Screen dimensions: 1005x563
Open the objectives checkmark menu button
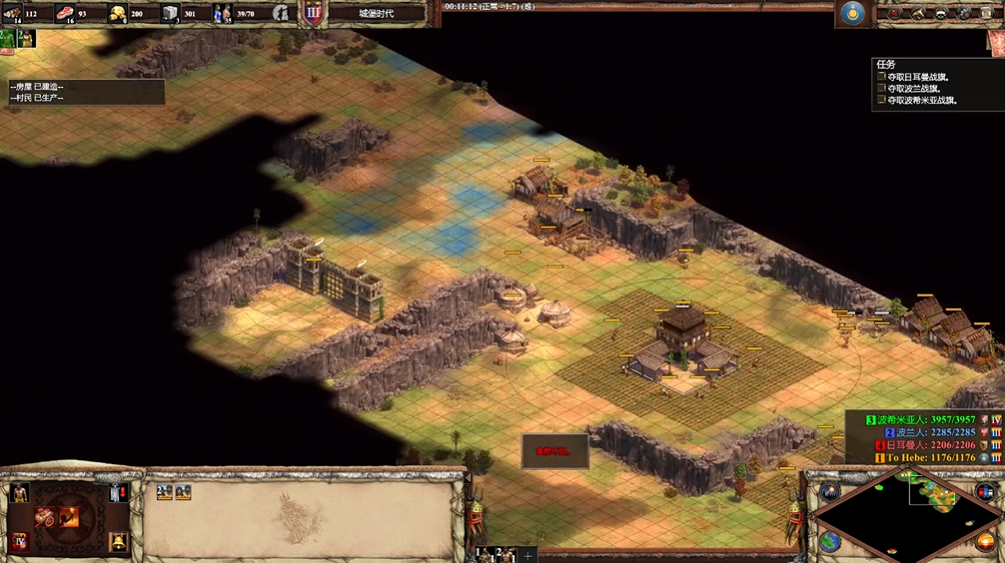(894, 13)
